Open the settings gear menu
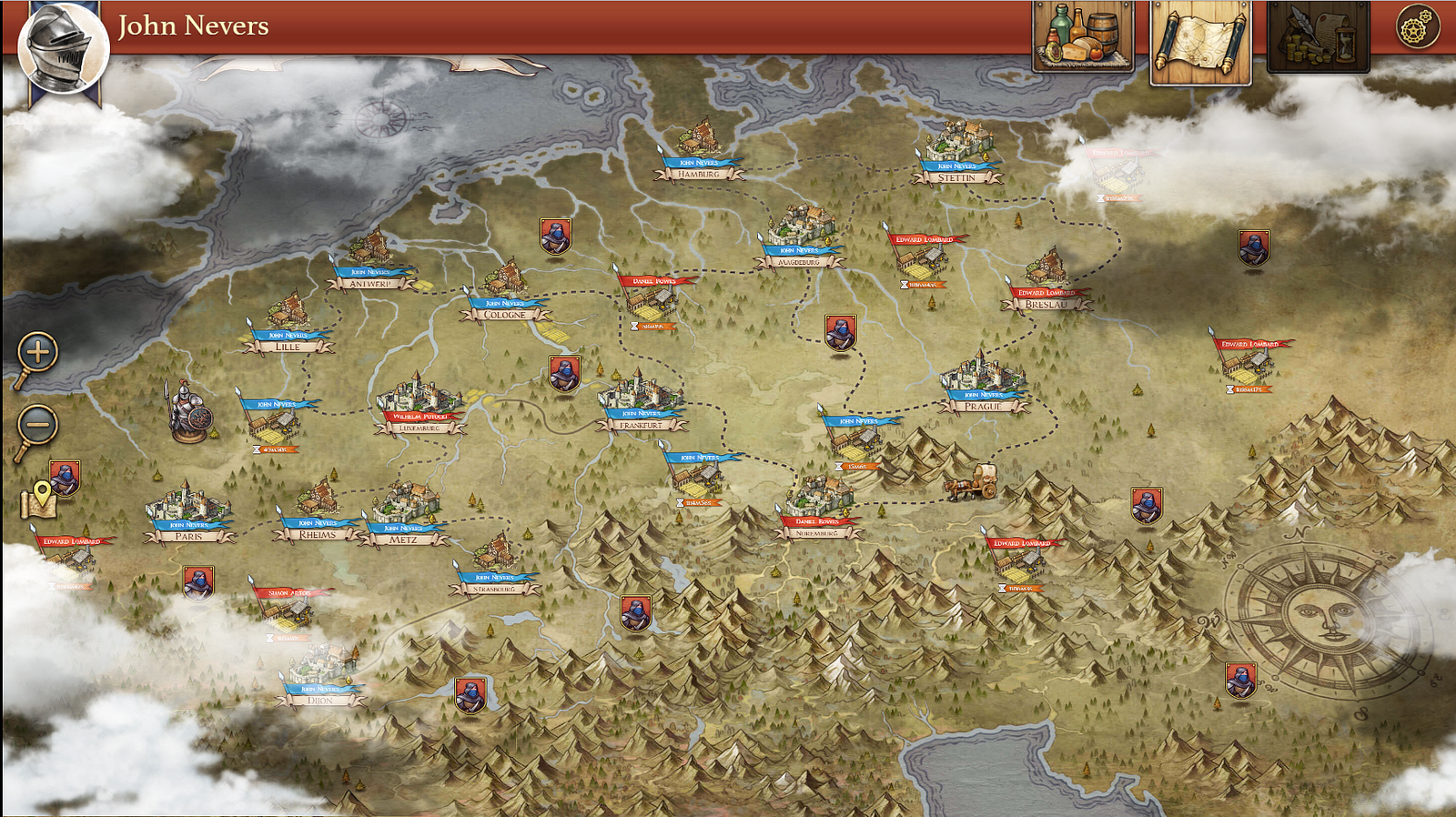 click(1418, 27)
